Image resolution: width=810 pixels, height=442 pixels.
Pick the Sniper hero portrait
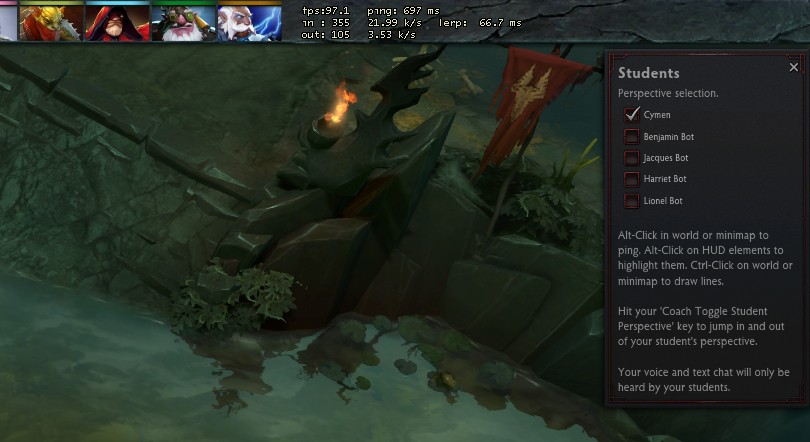[182, 22]
